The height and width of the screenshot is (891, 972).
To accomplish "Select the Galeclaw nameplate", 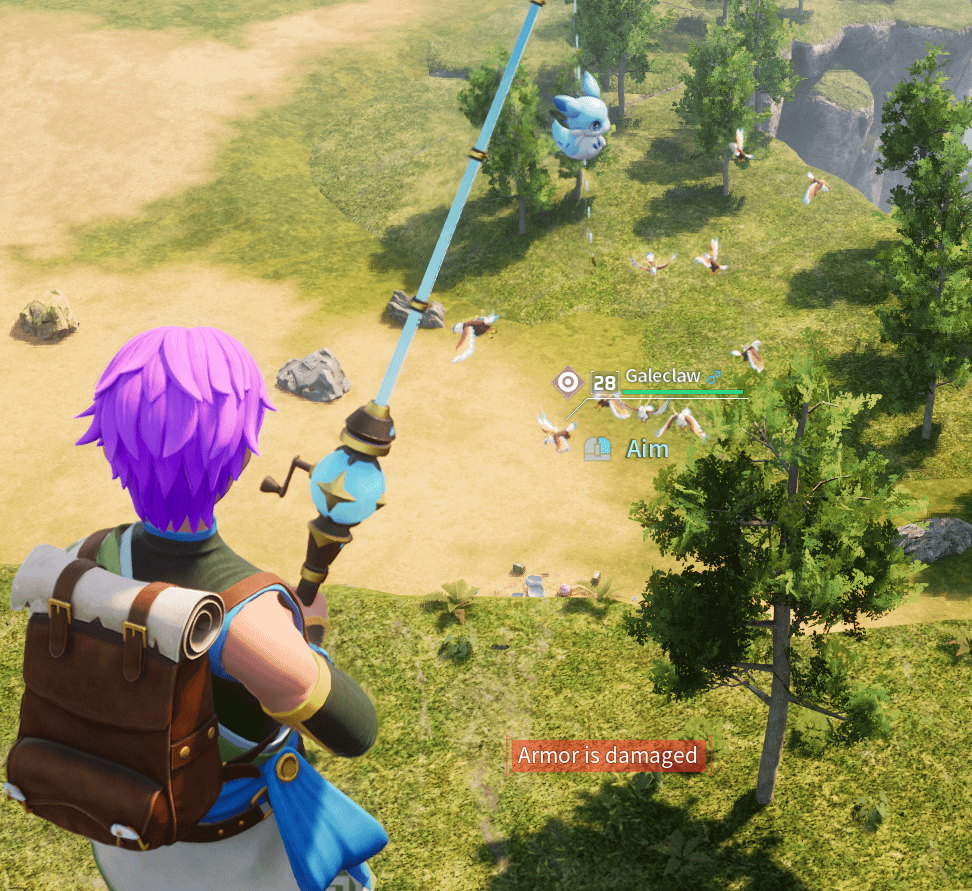I will point(662,377).
